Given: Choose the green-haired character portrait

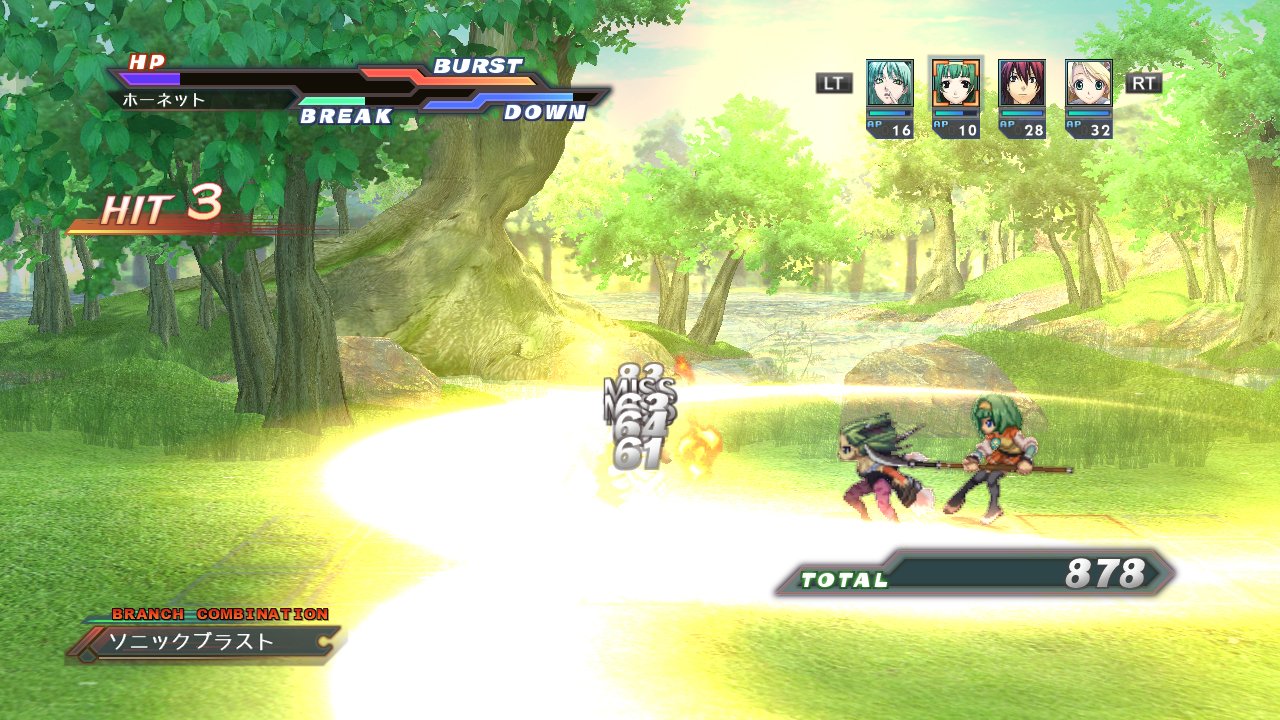Looking at the screenshot, I should click(955, 83).
